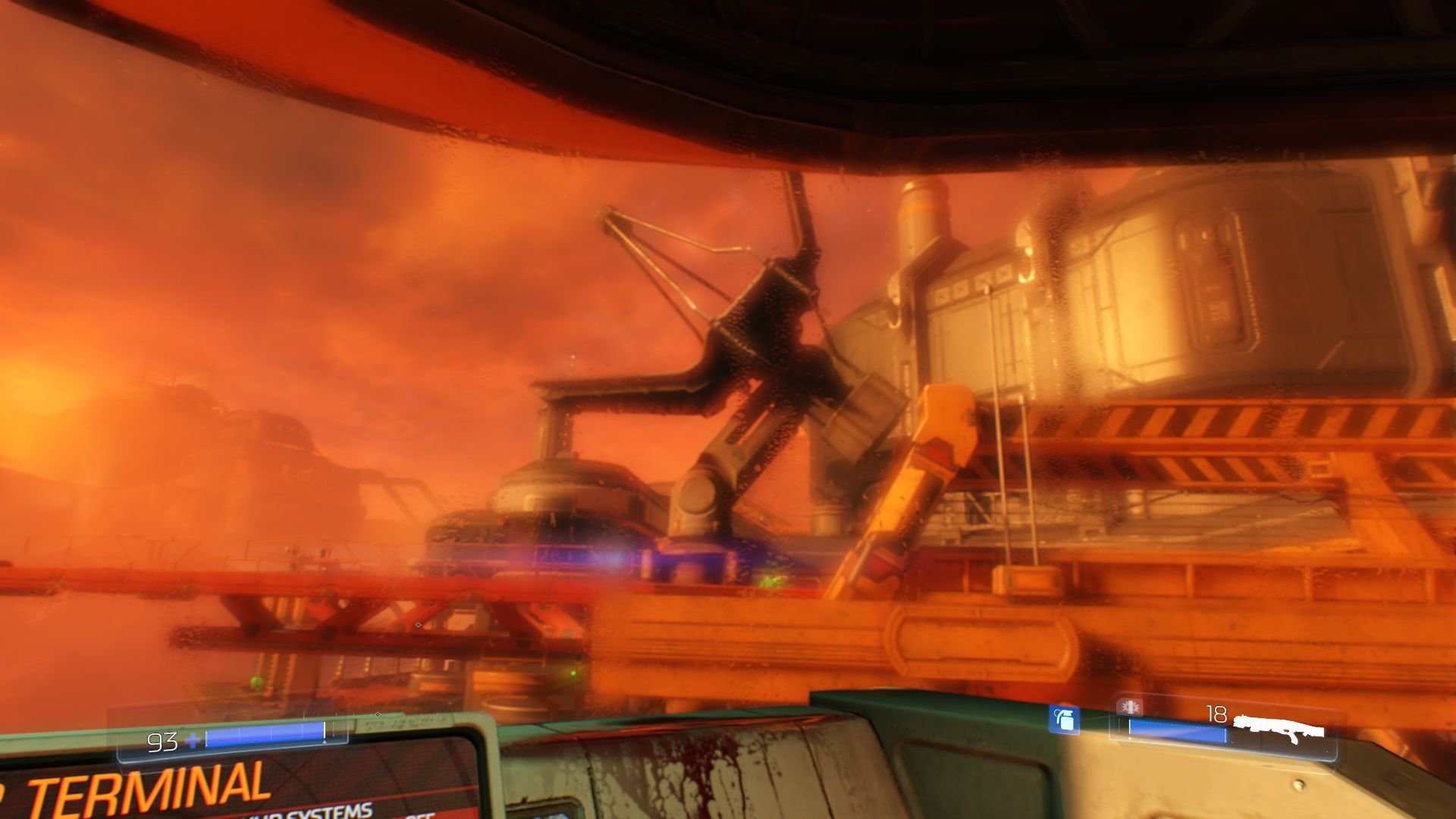Click the ammo counter showing 18
The image size is (1456, 819).
tap(1216, 714)
